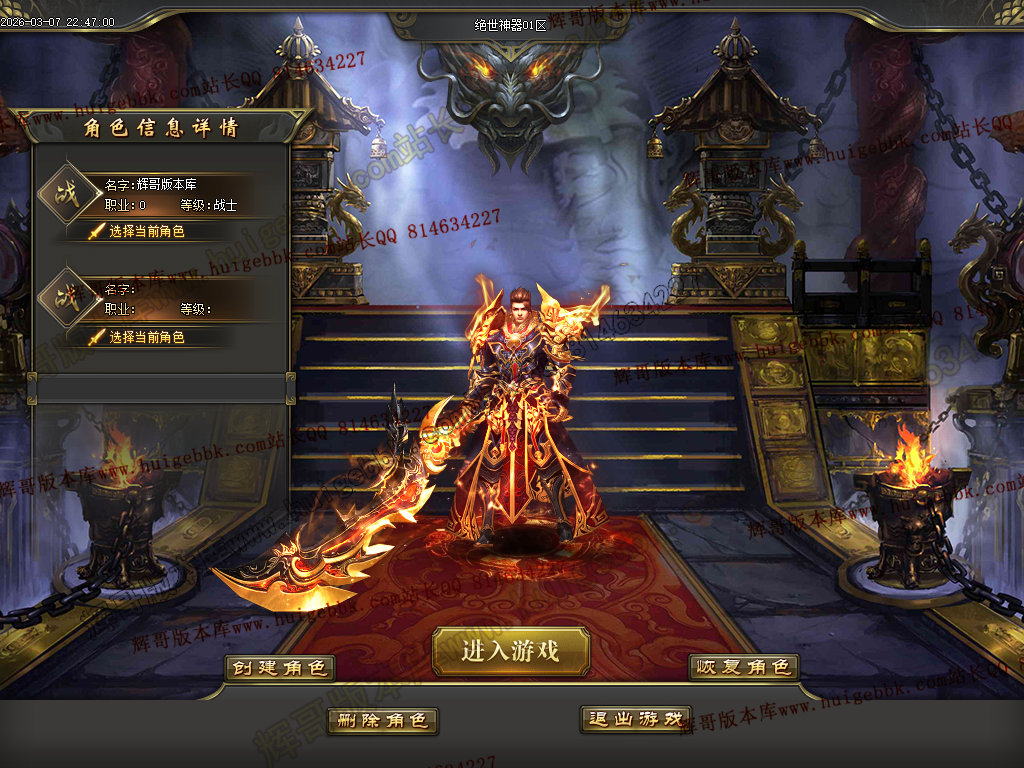Click the 进入游戏 enter game button
Screen dimensions: 1024x768
pyautogui.click(x=511, y=652)
